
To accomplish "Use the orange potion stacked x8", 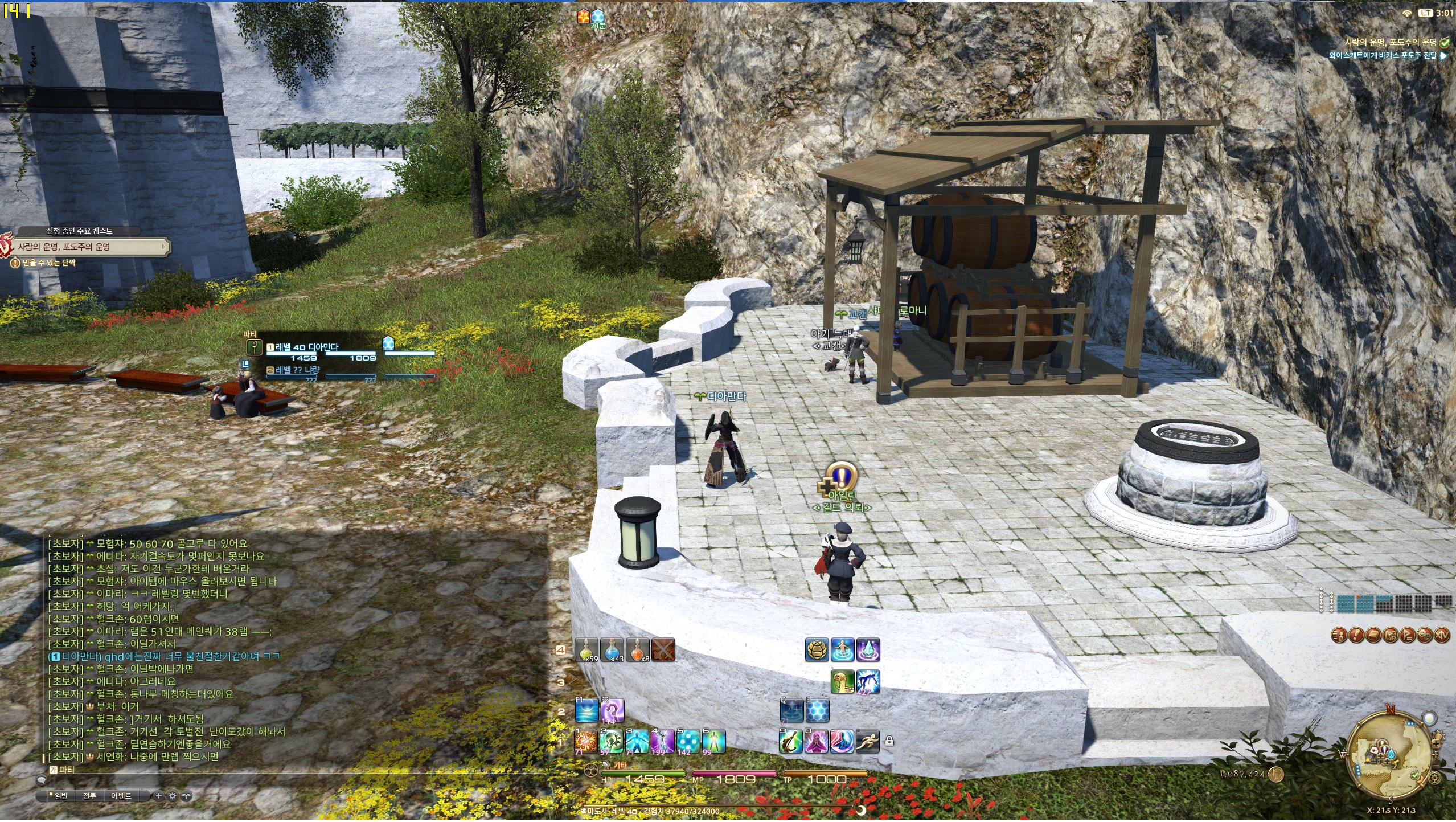I will coord(638,650).
